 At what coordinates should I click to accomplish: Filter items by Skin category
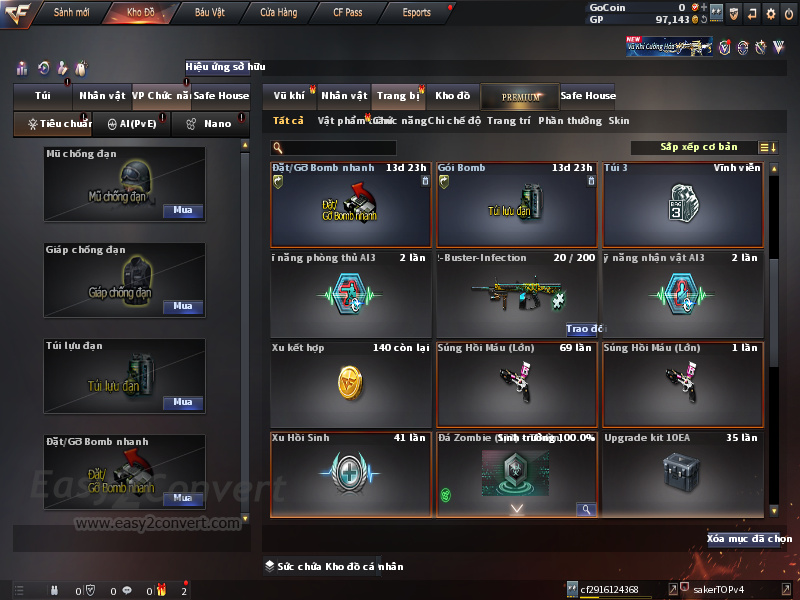pyautogui.click(x=619, y=121)
